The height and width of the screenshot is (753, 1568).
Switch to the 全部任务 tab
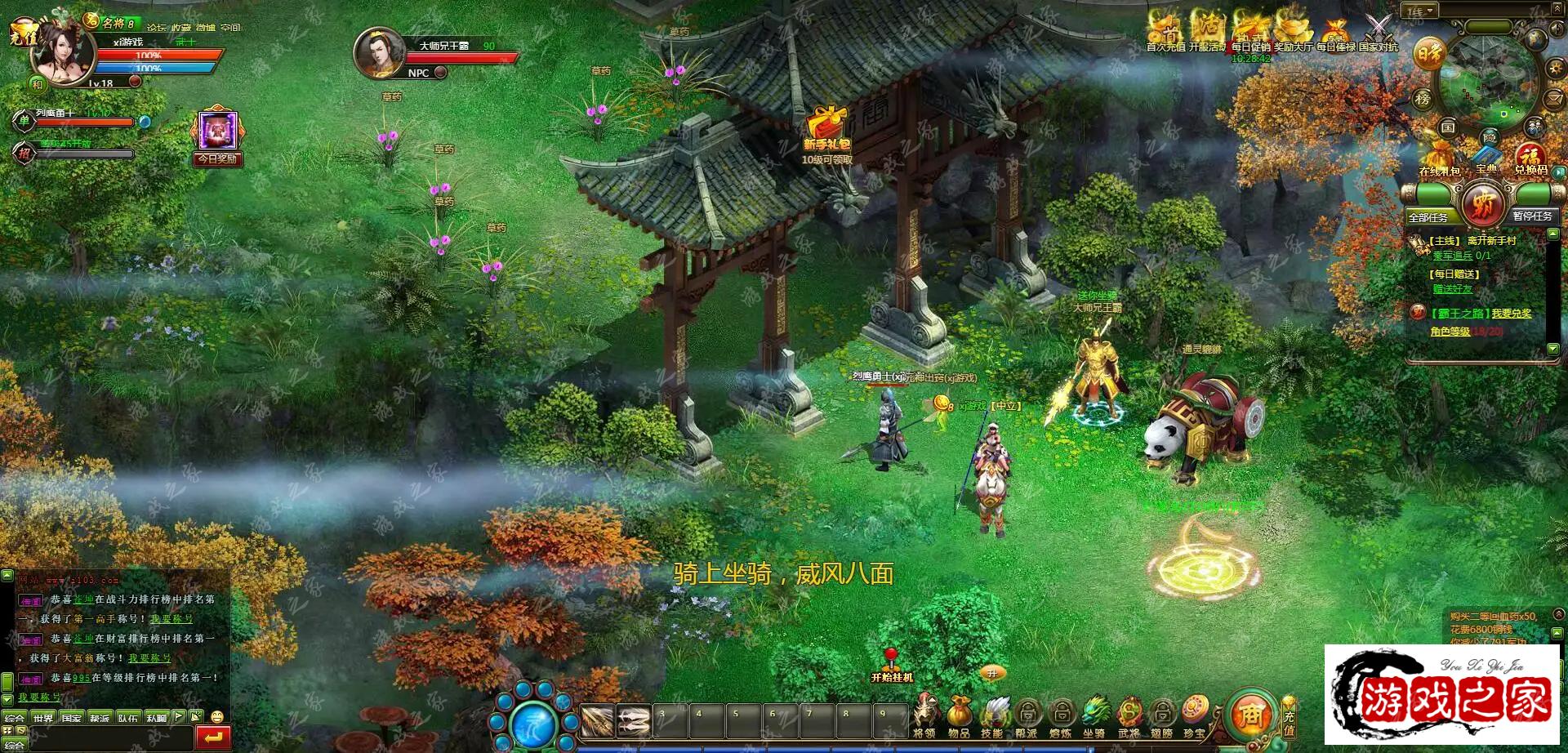pos(1428,217)
